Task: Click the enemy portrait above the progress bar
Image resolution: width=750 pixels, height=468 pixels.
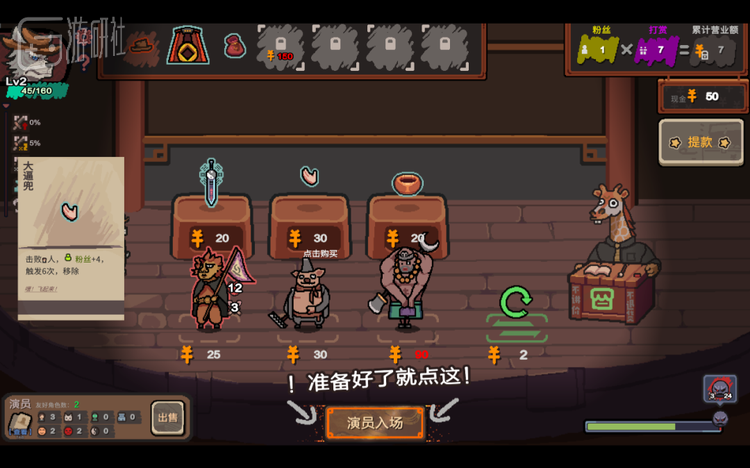Action: (x=719, y=389)
